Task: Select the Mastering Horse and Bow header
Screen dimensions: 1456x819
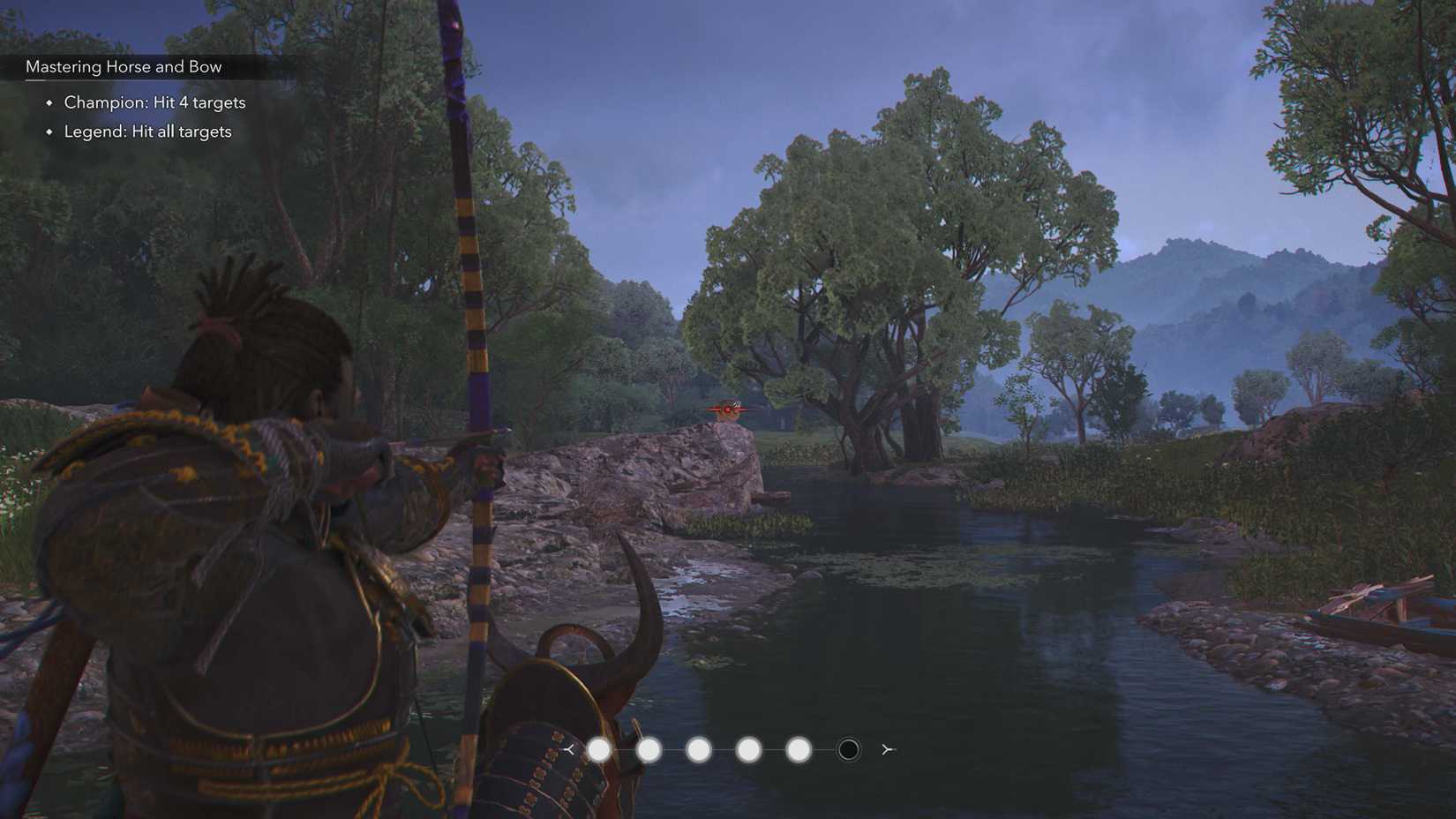Action: [124, 65]
